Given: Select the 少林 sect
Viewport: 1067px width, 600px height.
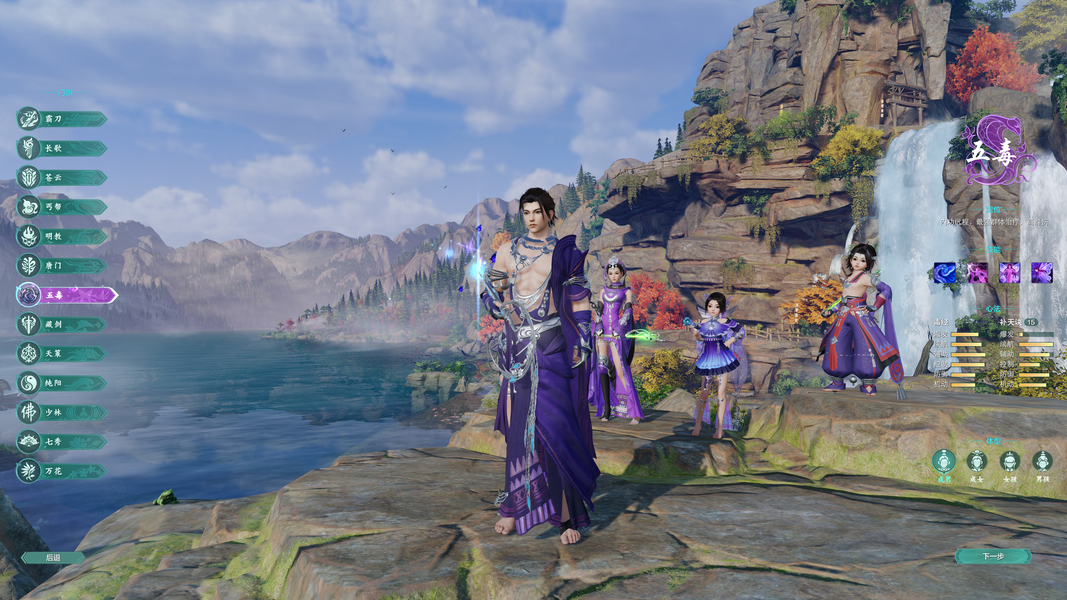Looking at the screenshot, I should point(62,412).
